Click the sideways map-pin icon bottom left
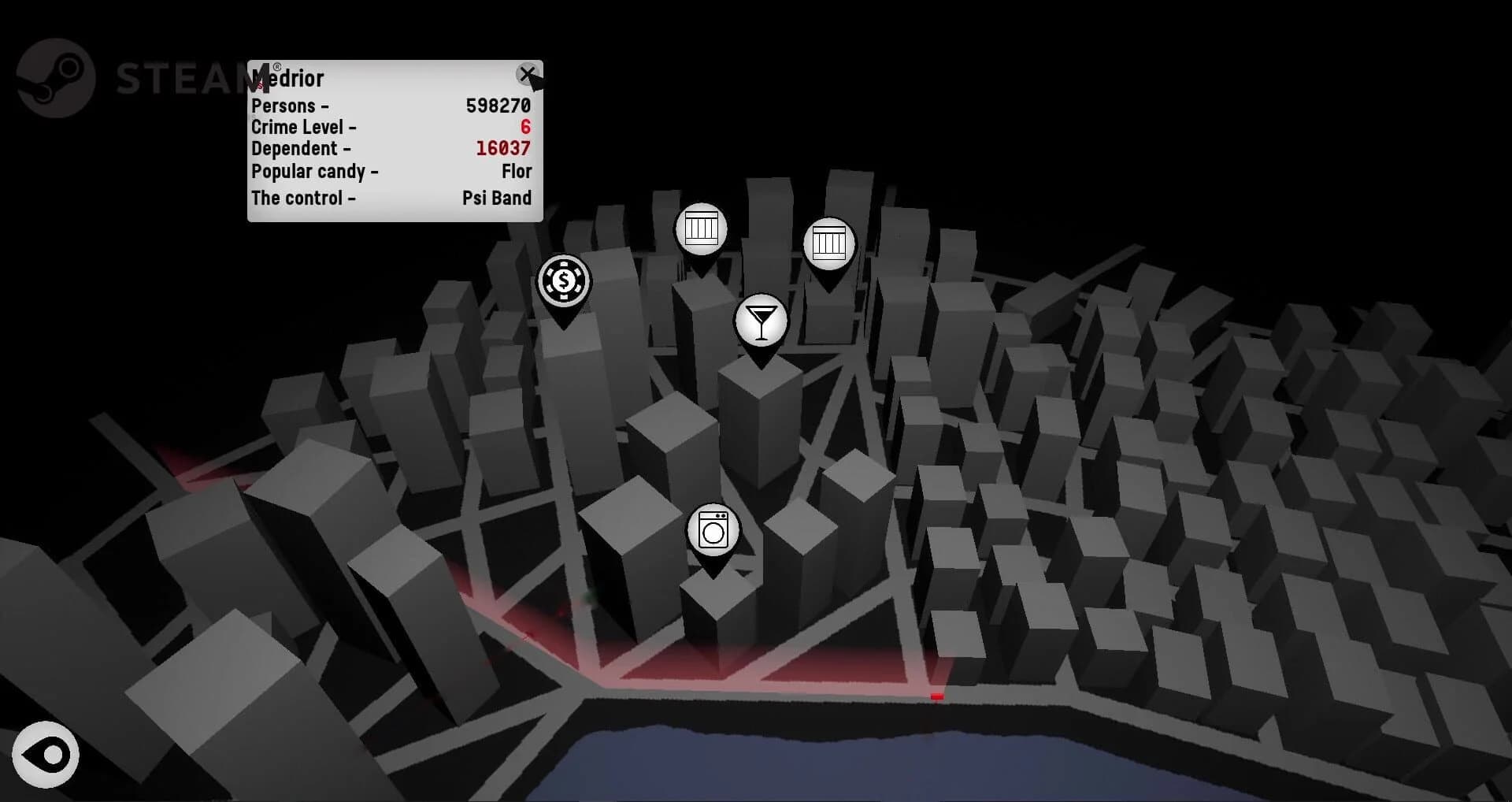Screen dimensions: 1512x802 [x=46, y=754]
